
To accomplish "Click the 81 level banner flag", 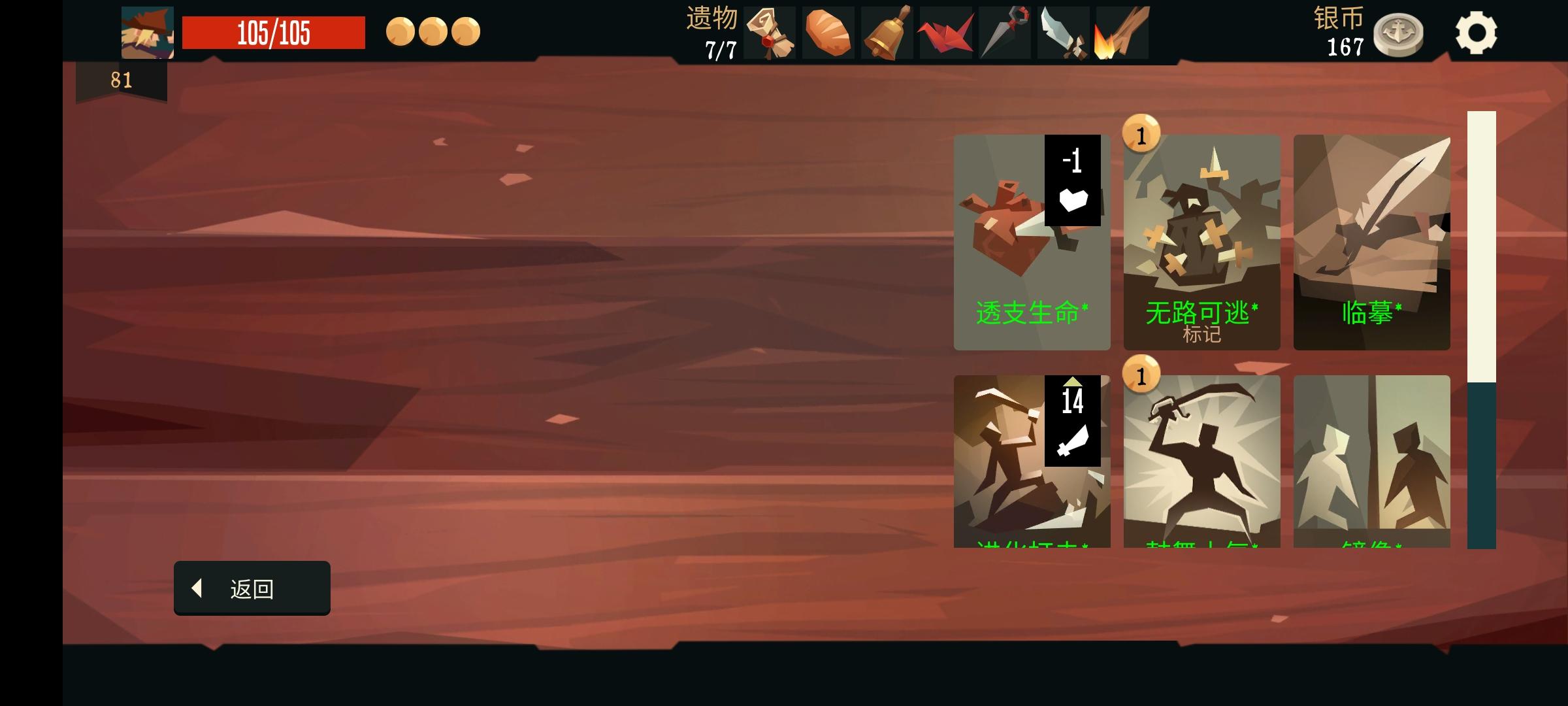I will pos(120,81).
